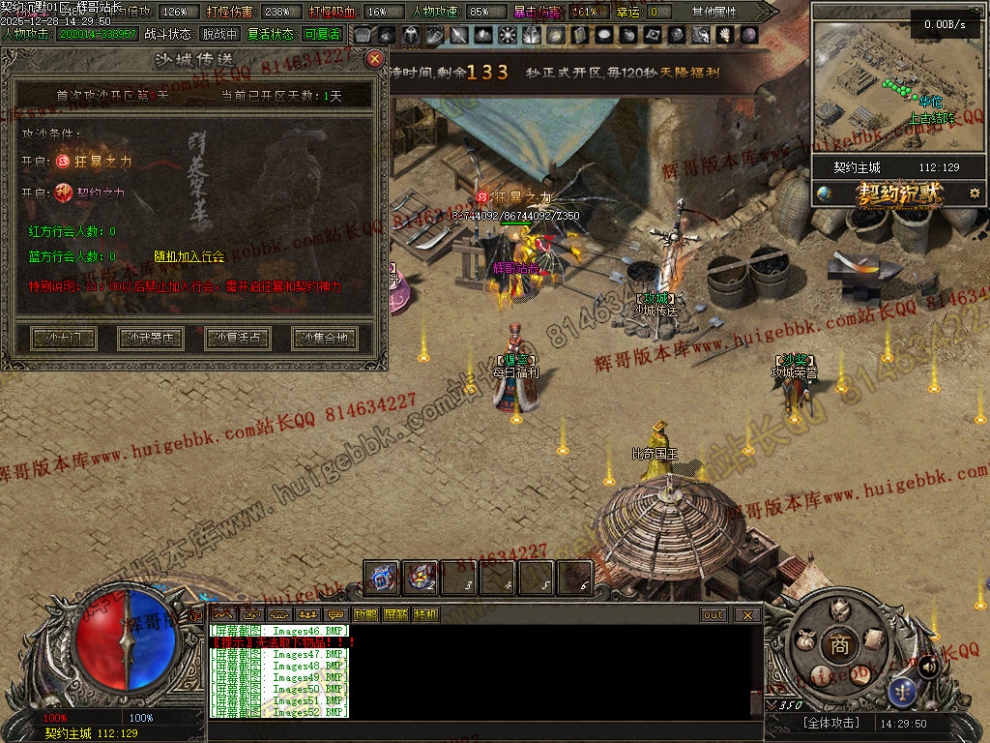Close the chat window with X
This screenshot has width=990, height=743.
tap(746, 615)
